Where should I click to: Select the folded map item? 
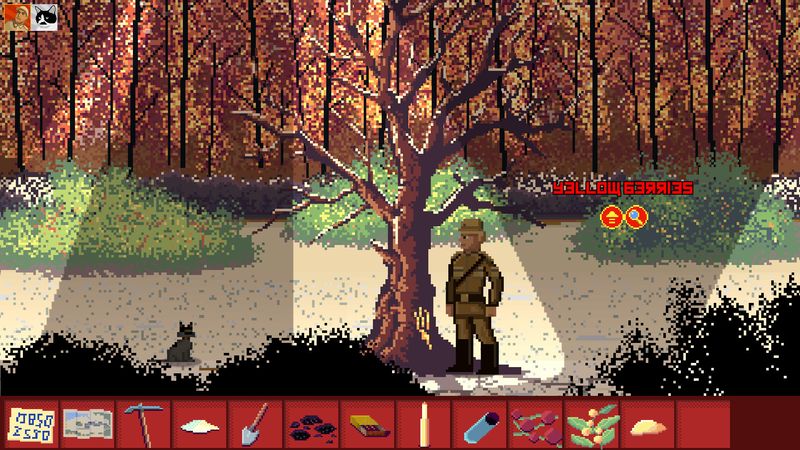pos(86,424)
